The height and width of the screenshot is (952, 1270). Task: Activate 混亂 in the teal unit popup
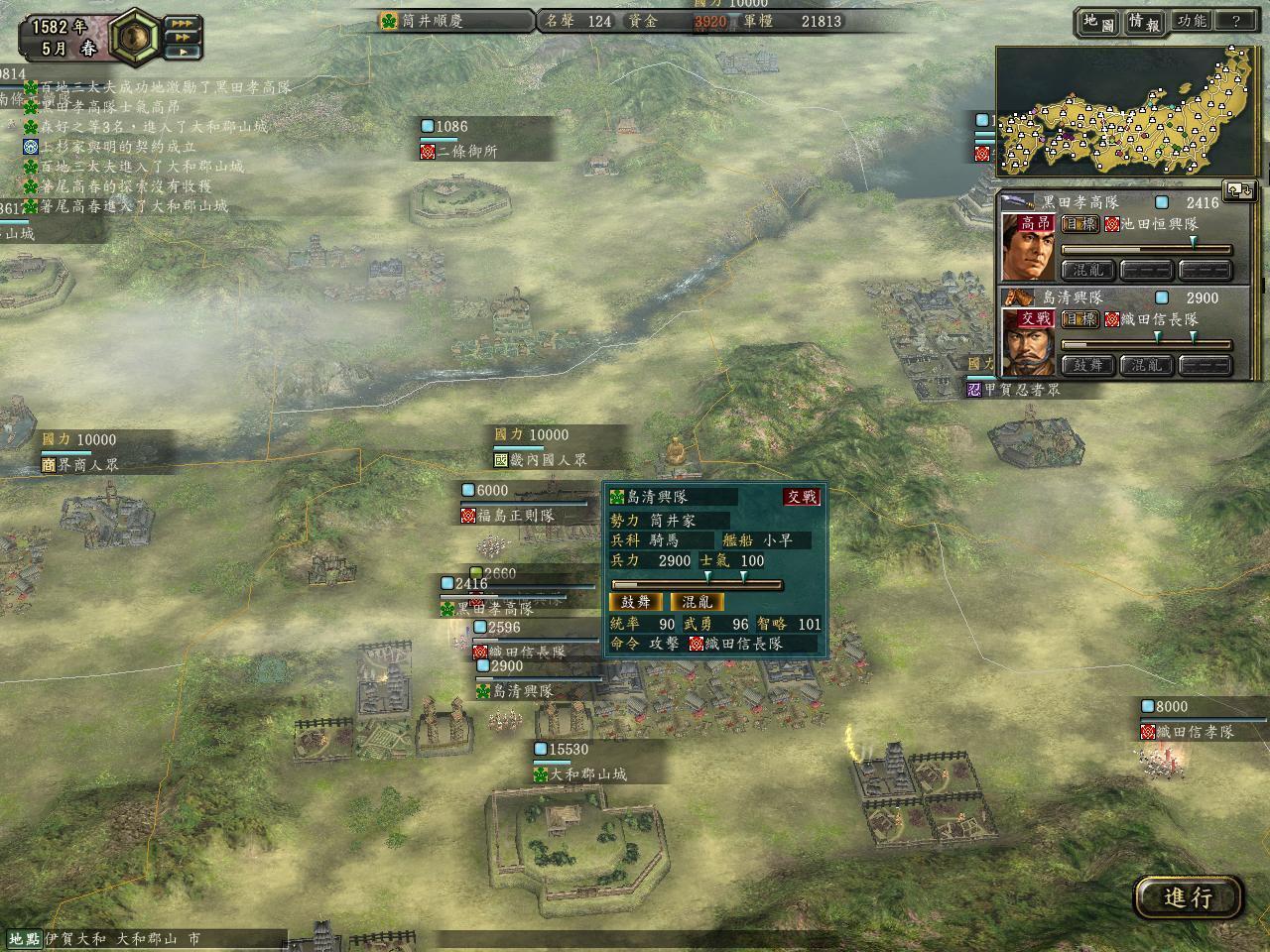coord(697,602)
